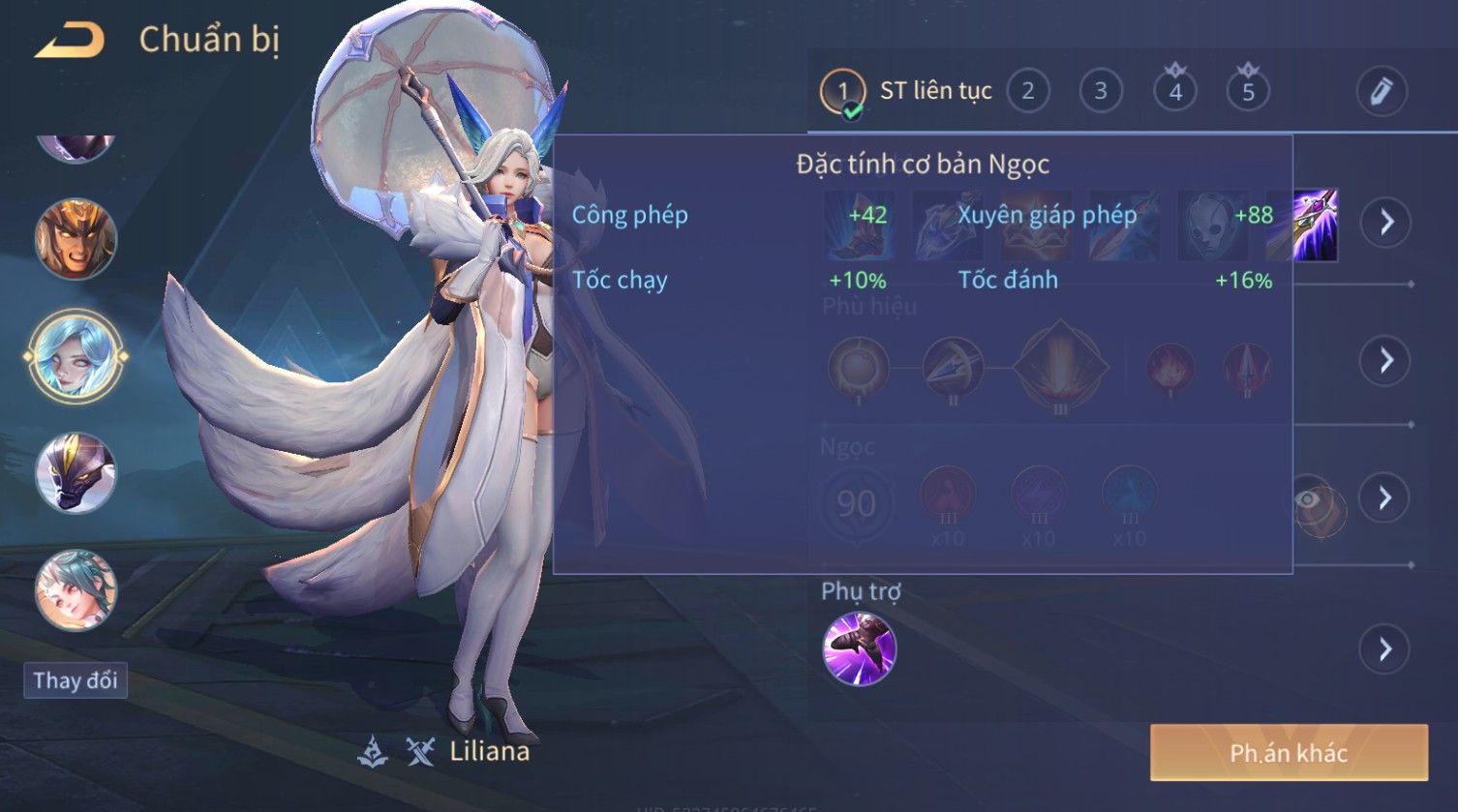Screen dimensions: 1458x812
Task: Choose the purple masked hero portrait
Action: pos(76,473)
